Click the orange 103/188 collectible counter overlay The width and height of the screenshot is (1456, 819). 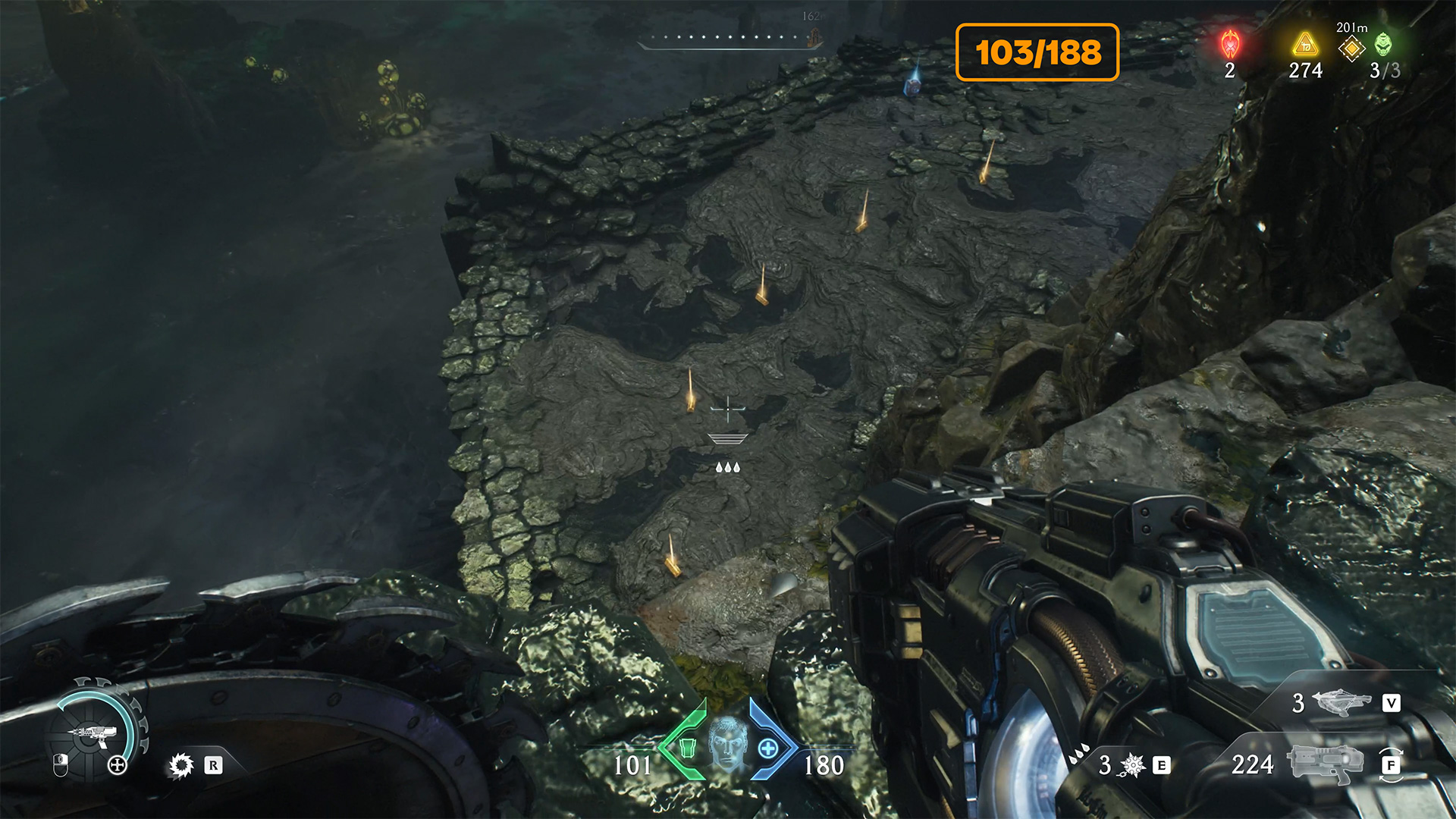[x=1037, y=52]
